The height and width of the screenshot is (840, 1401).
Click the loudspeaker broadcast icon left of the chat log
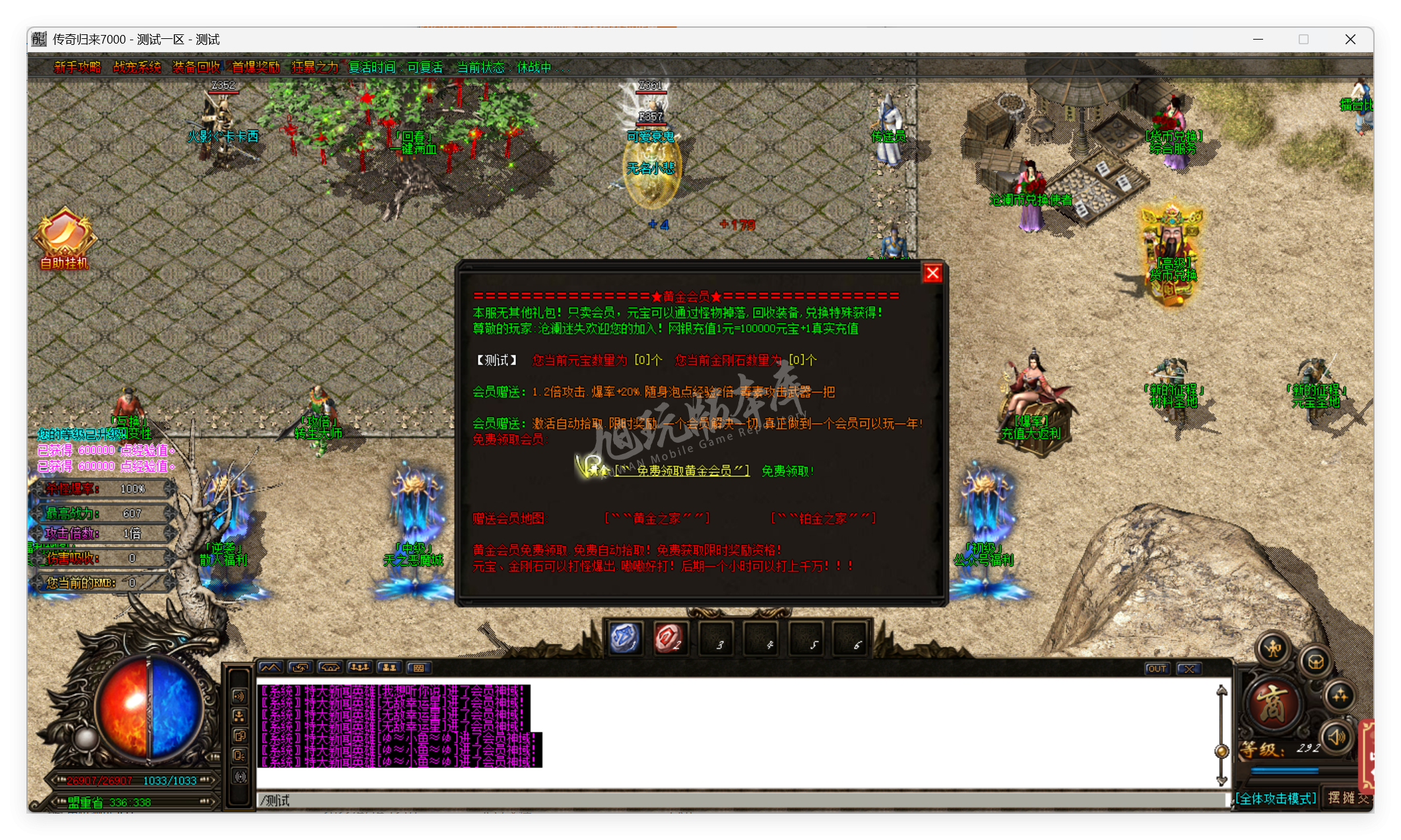[240, 696]
